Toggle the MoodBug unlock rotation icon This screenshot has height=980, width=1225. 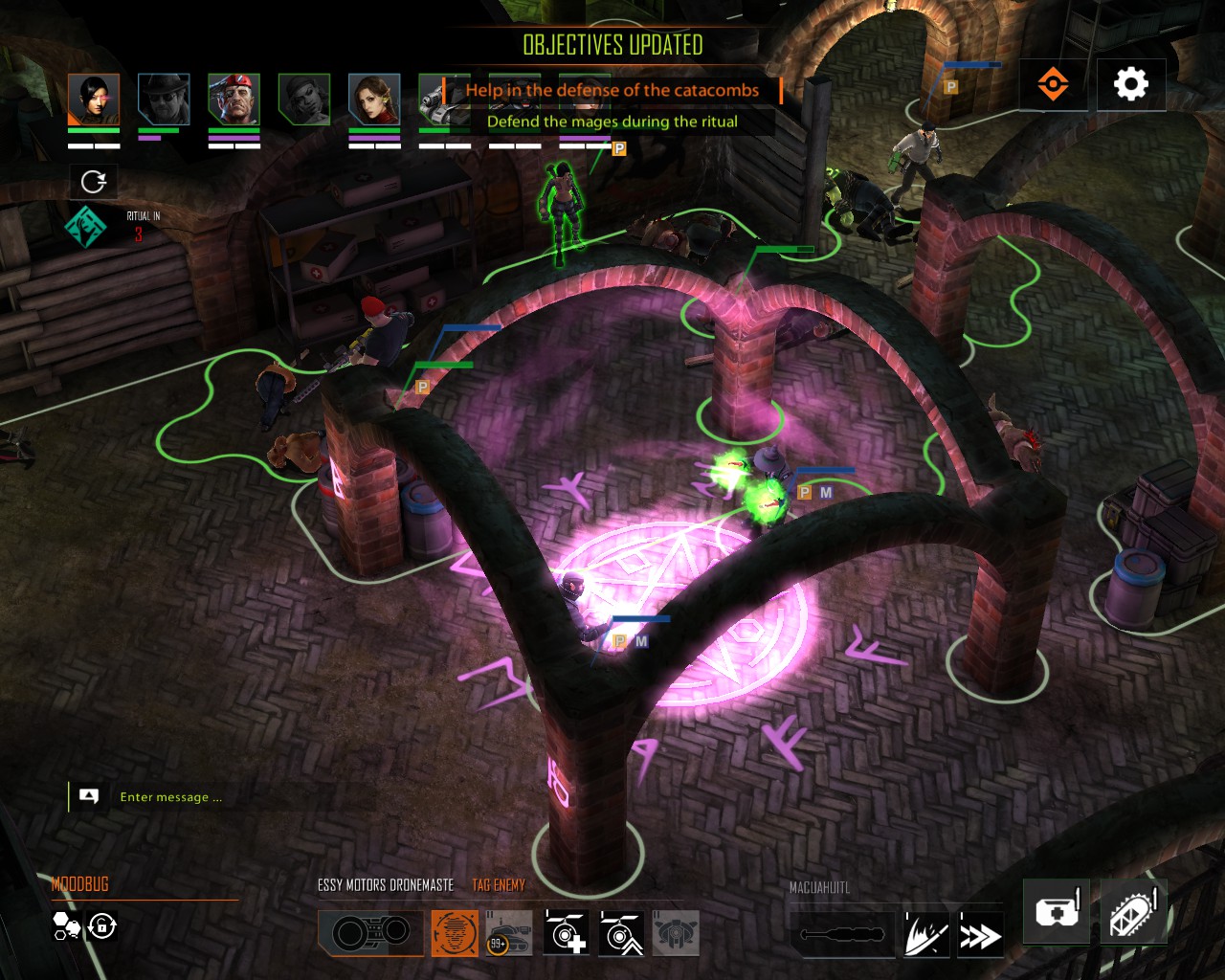click(100, 926)
